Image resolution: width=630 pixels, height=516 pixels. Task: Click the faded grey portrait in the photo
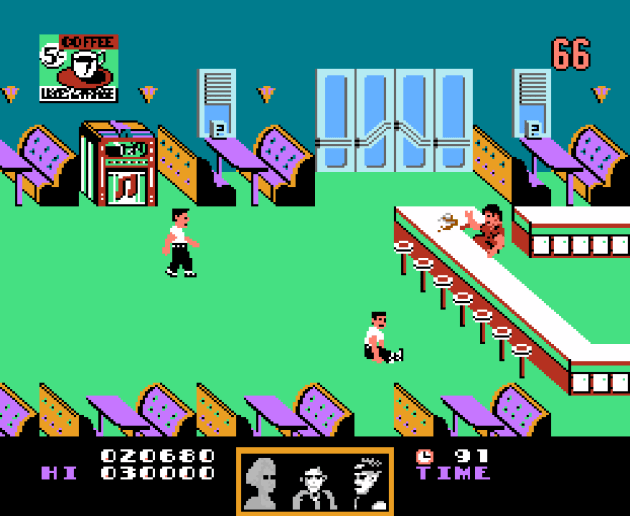[263, 482]
